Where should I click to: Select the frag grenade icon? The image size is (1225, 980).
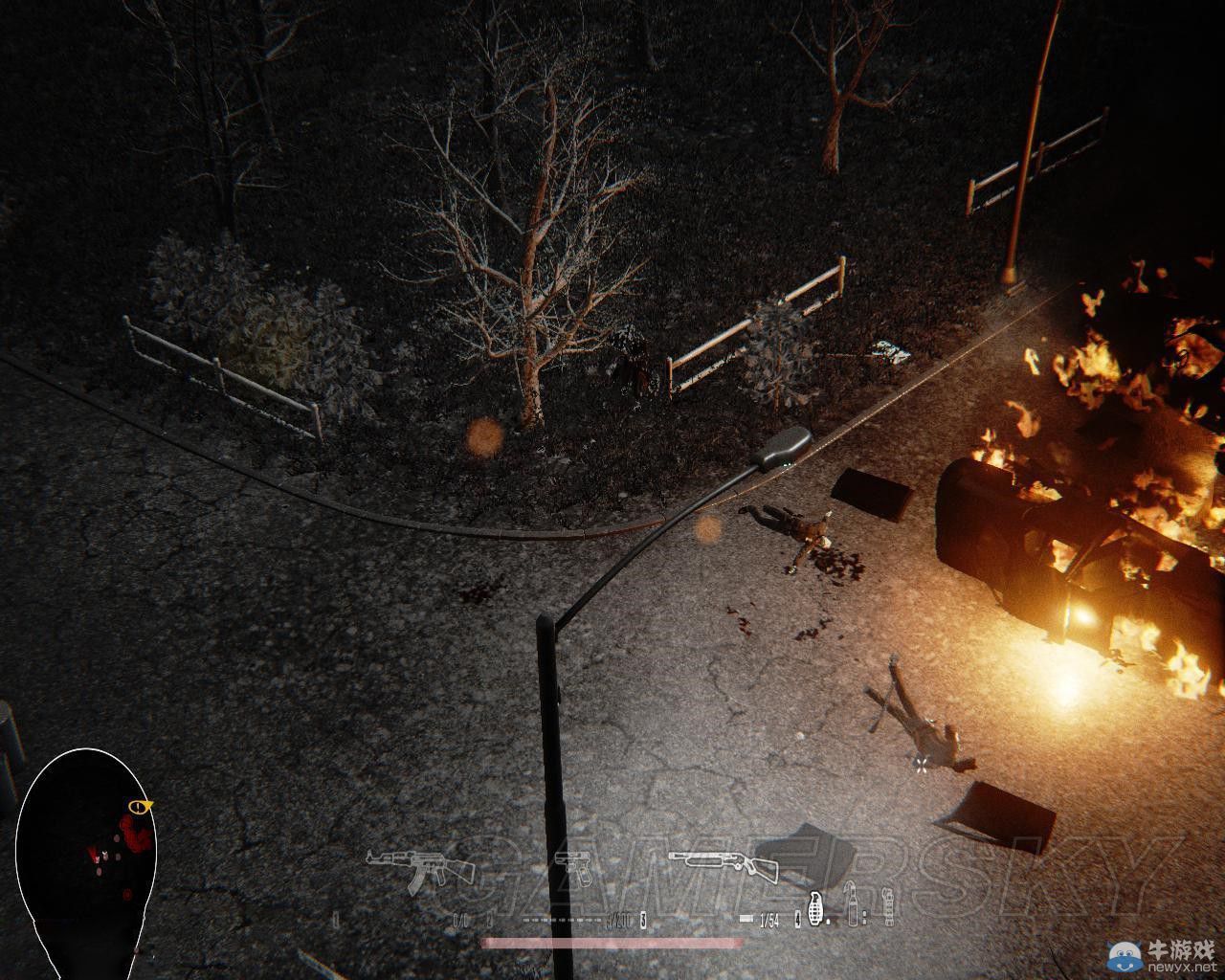[x=816, y=906]
